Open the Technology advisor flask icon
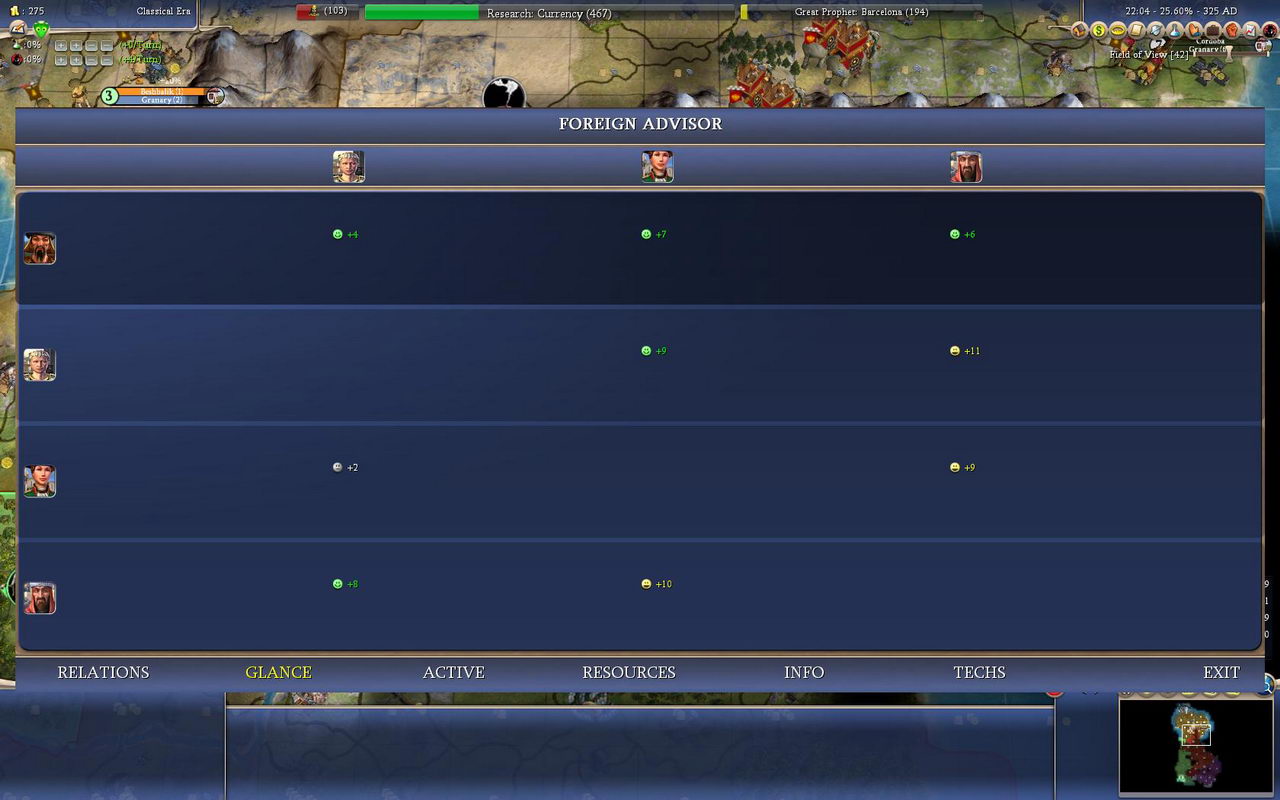The height and width of the screenshot is (800, 1280). tap(1175, 31)
